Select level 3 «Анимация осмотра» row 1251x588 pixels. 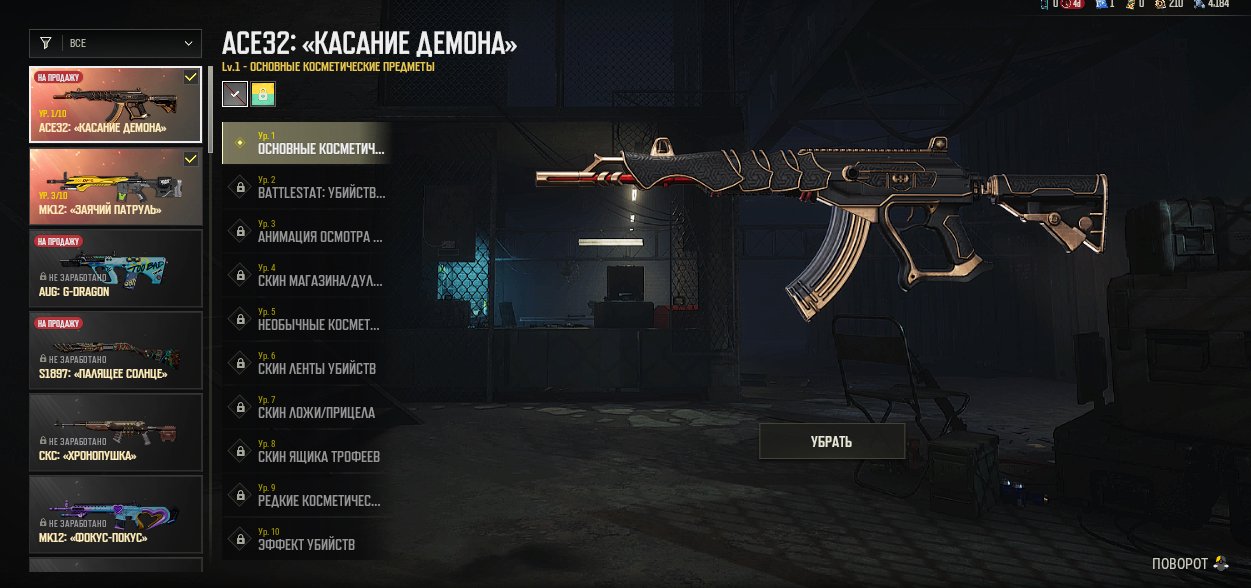(x=306, y=231)
